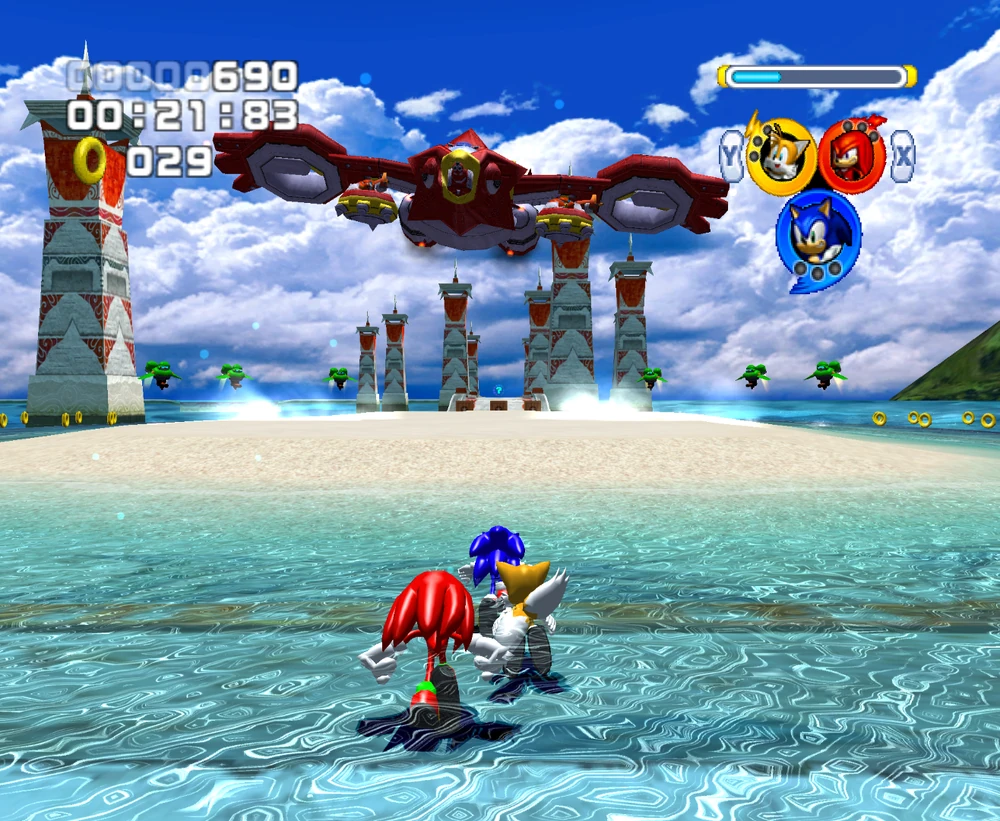
Task: Select the Tails flight formation icon
Action: pos(781,157)
